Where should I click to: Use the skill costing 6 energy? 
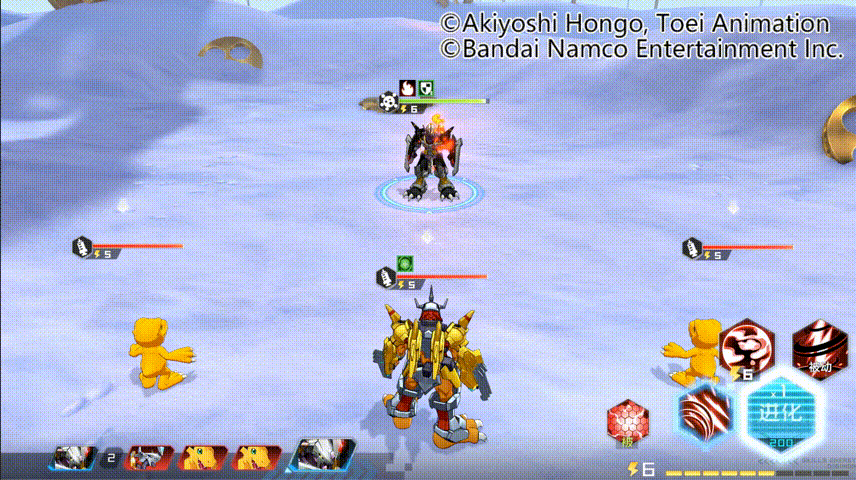pyautogui.click(x=743, y=348)
